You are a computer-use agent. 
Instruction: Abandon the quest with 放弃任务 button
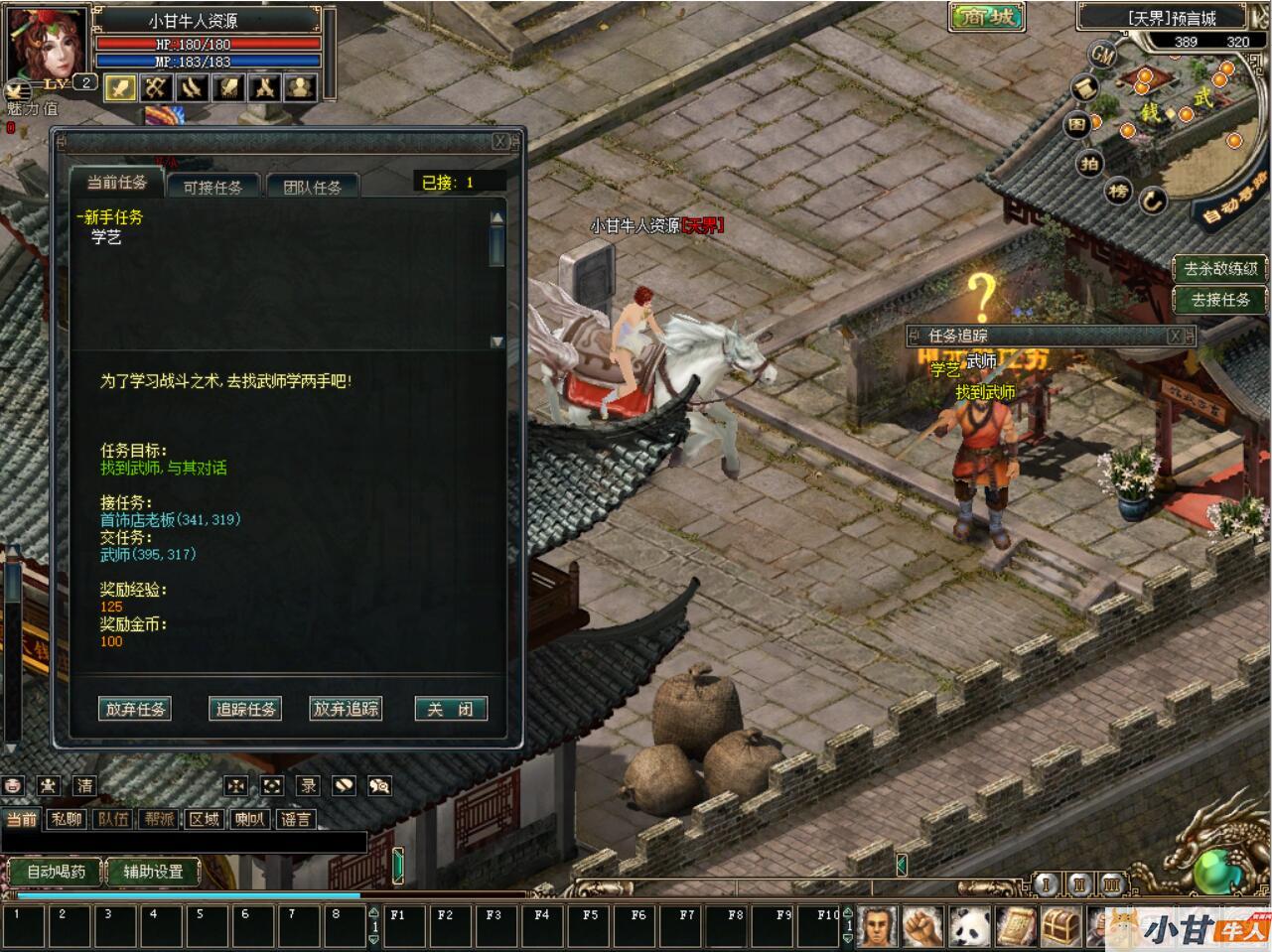coord(136,709)
